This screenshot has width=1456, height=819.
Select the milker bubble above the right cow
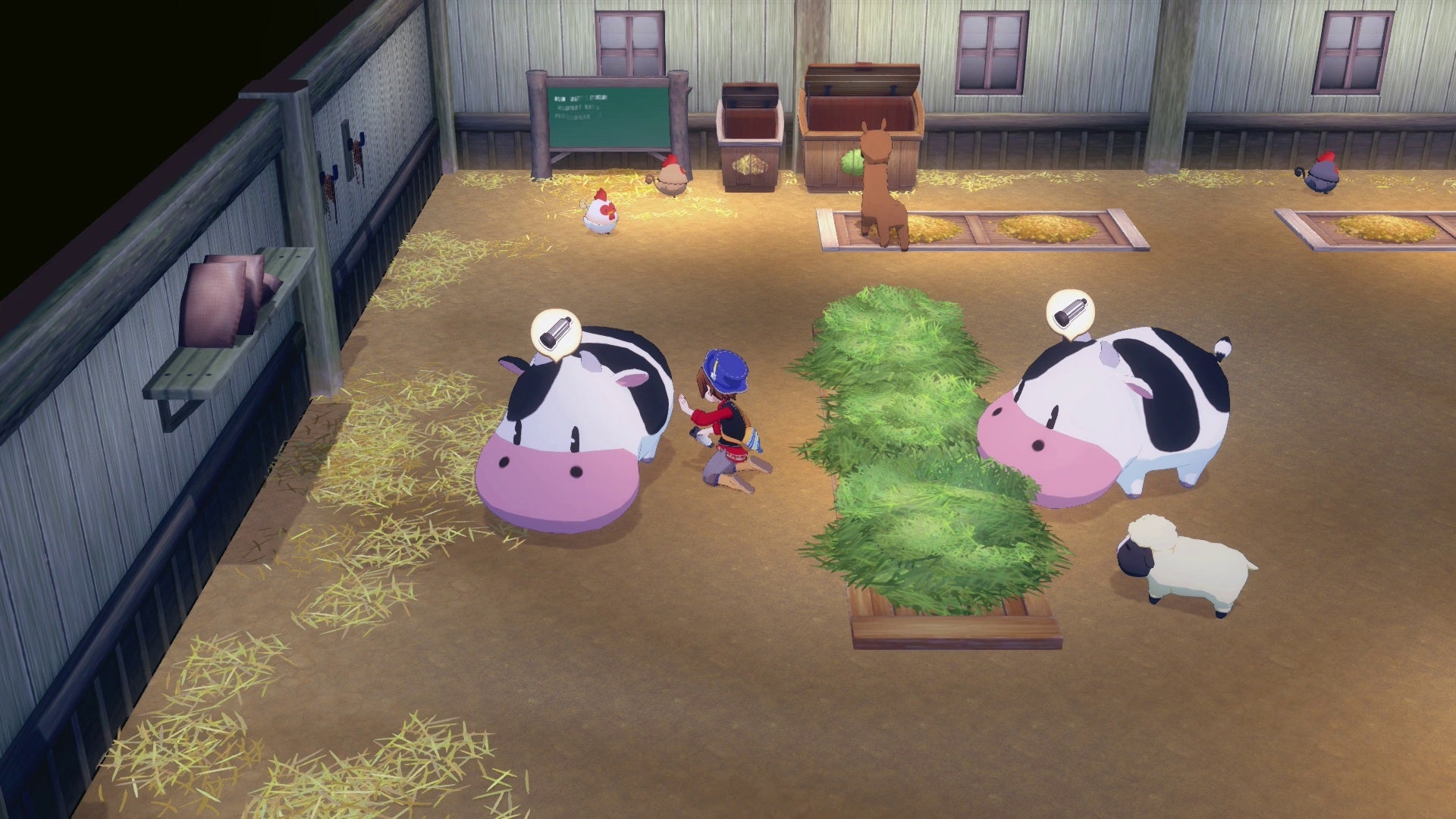[1070, 312]
